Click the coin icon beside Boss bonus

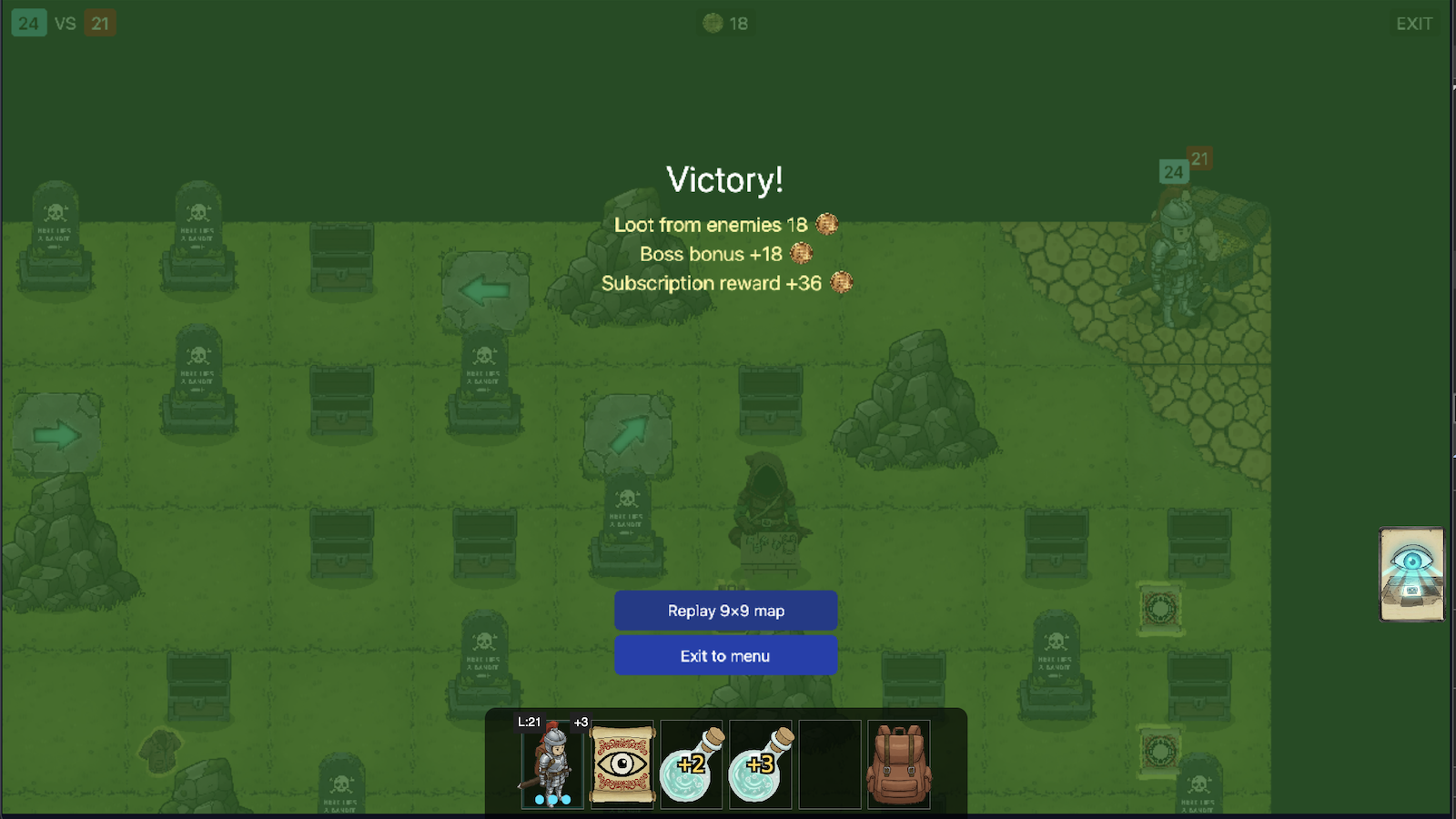point(800,255)
